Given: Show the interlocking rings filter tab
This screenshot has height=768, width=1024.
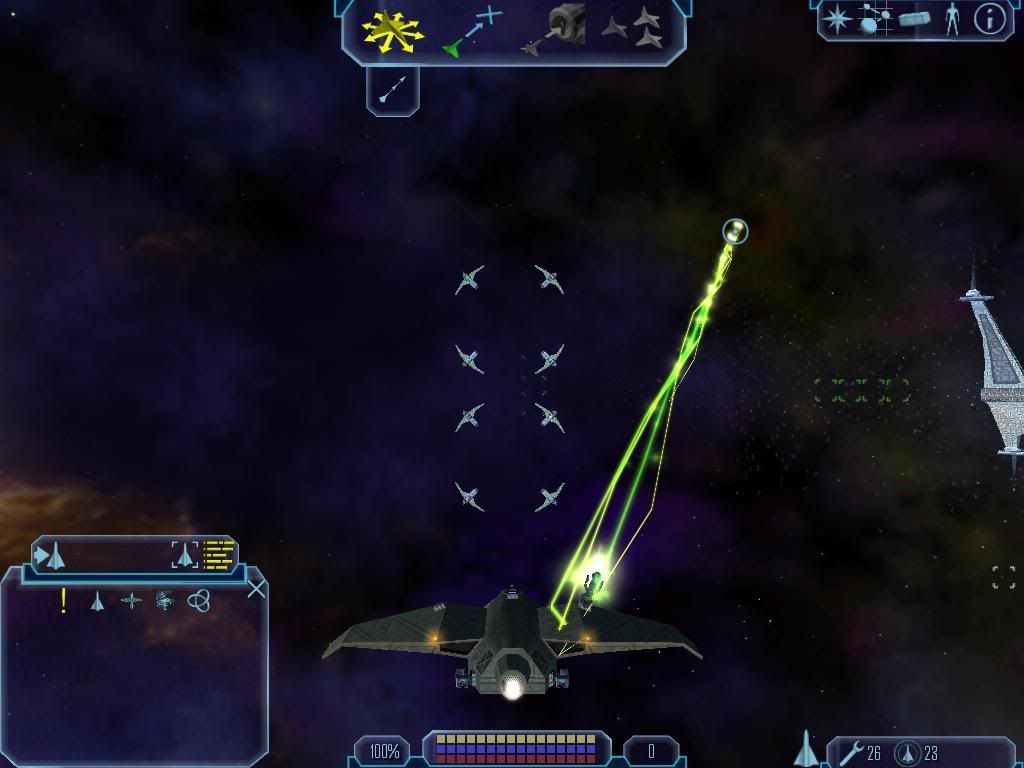Looking at the screenshot, I should click(x=199, y=601).
